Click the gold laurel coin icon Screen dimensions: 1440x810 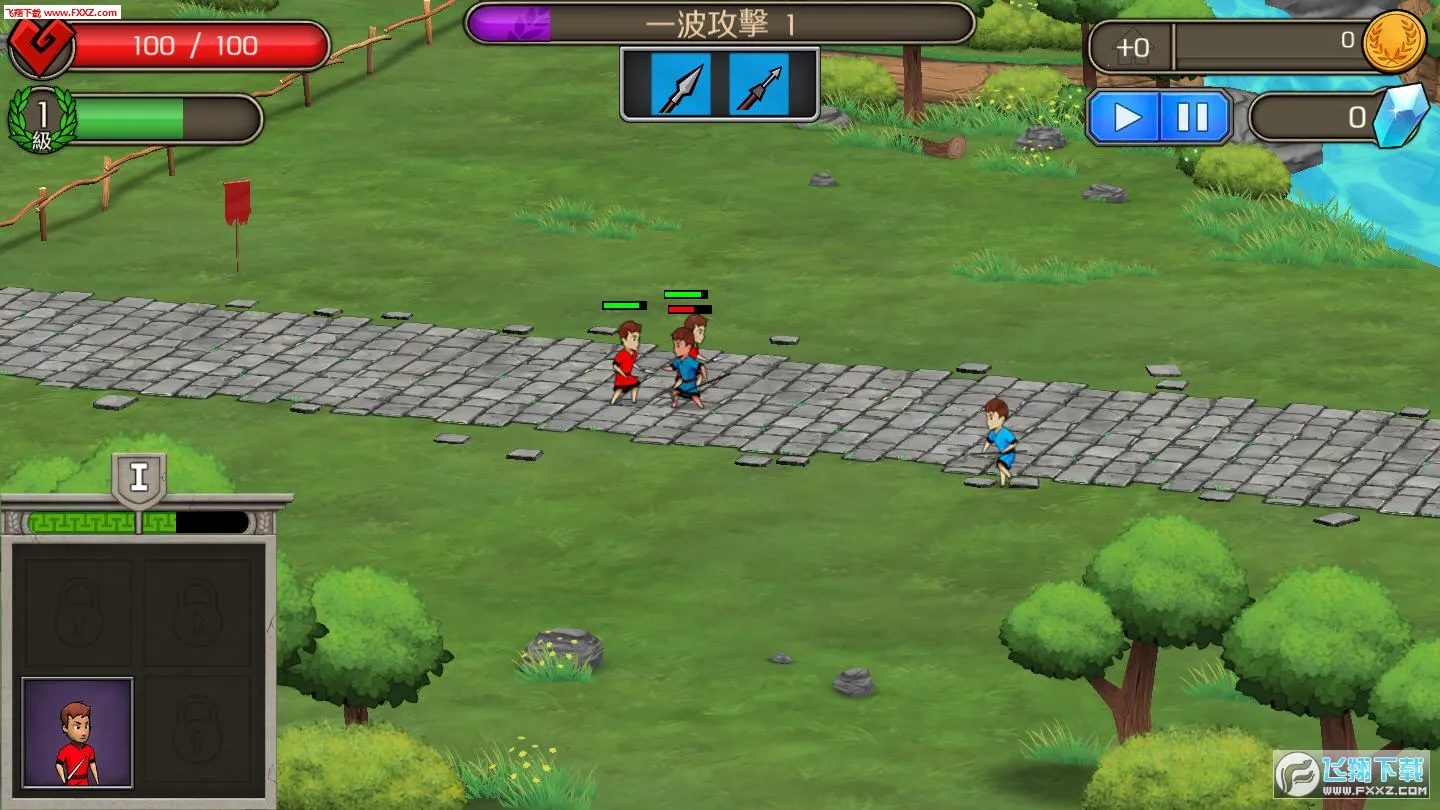1395,43
